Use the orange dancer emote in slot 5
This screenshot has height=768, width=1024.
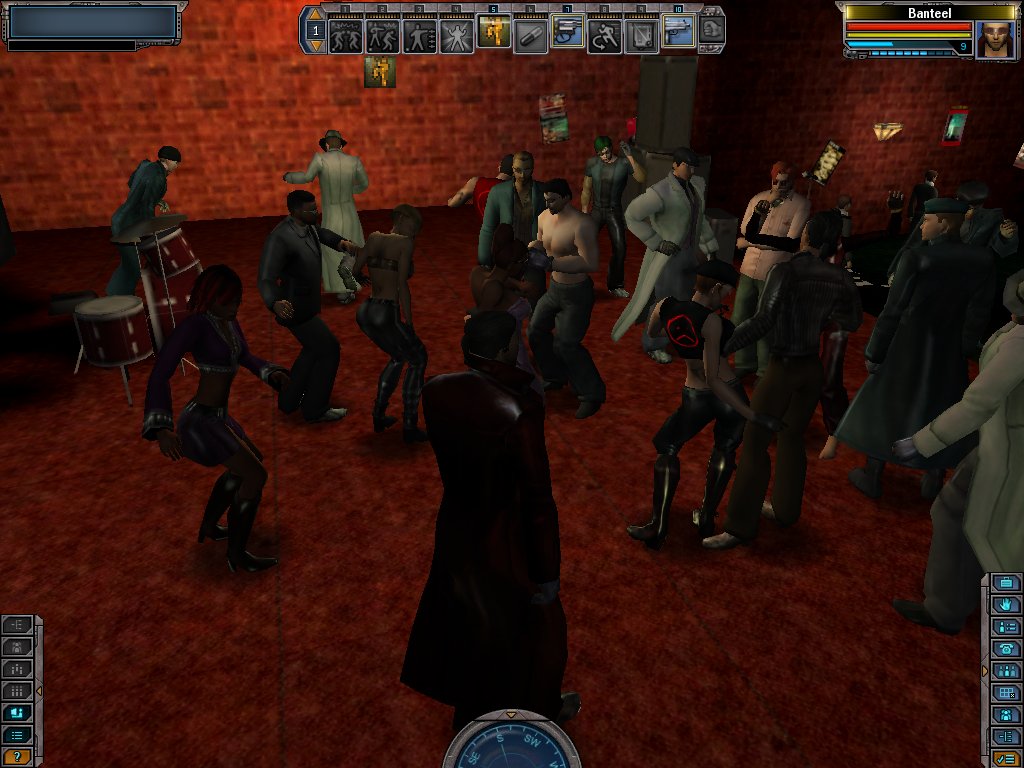point(493,32)
